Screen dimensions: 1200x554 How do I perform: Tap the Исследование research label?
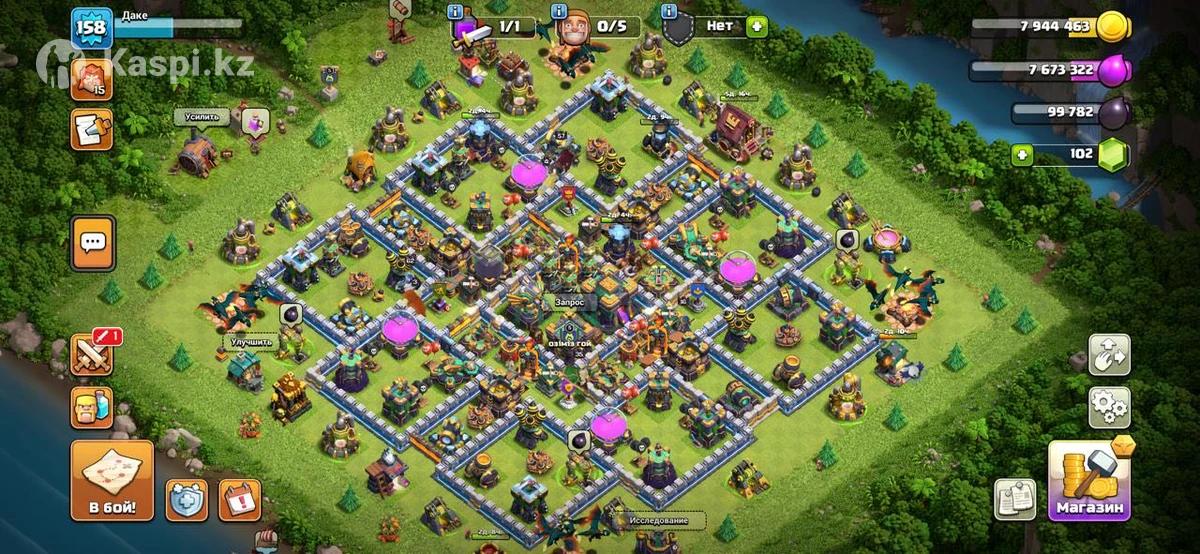tap(658, 521)
